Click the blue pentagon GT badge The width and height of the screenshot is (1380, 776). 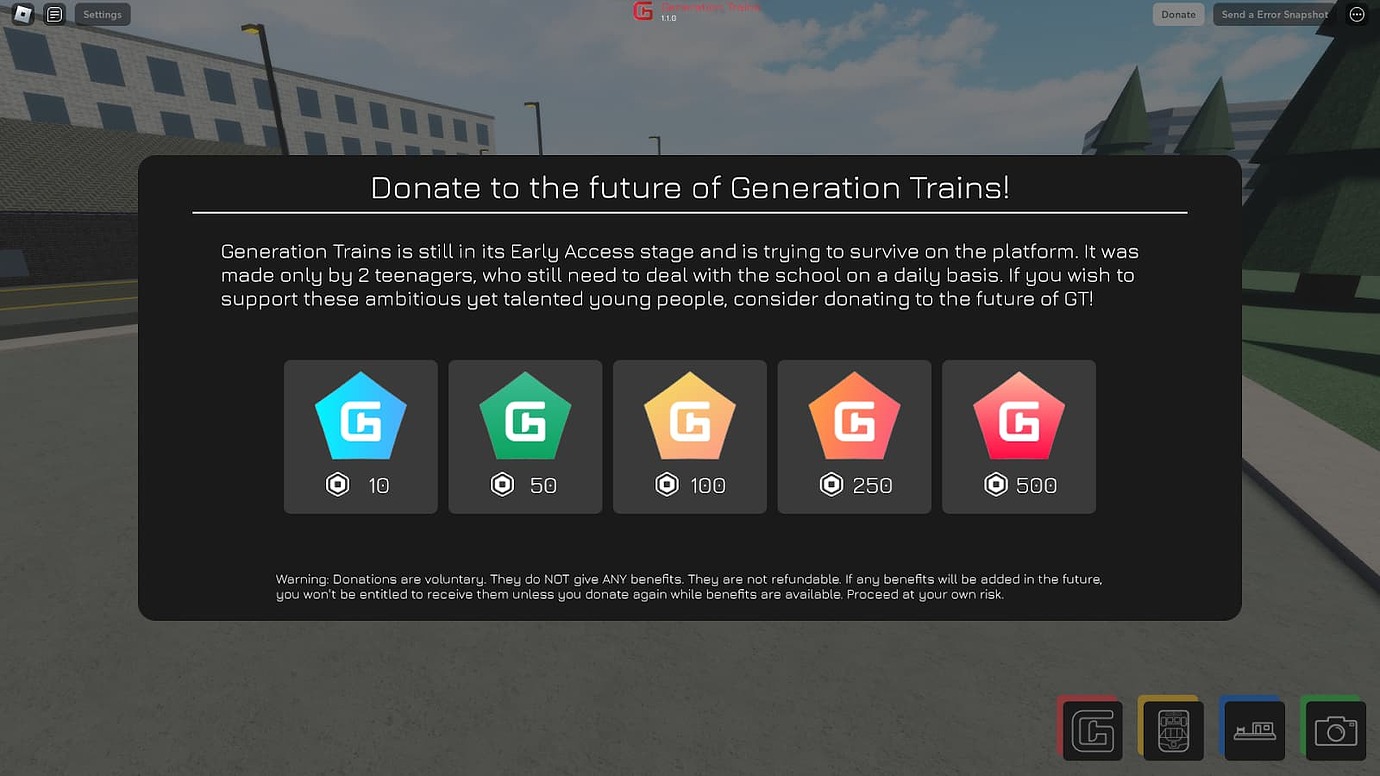(360, 413)
